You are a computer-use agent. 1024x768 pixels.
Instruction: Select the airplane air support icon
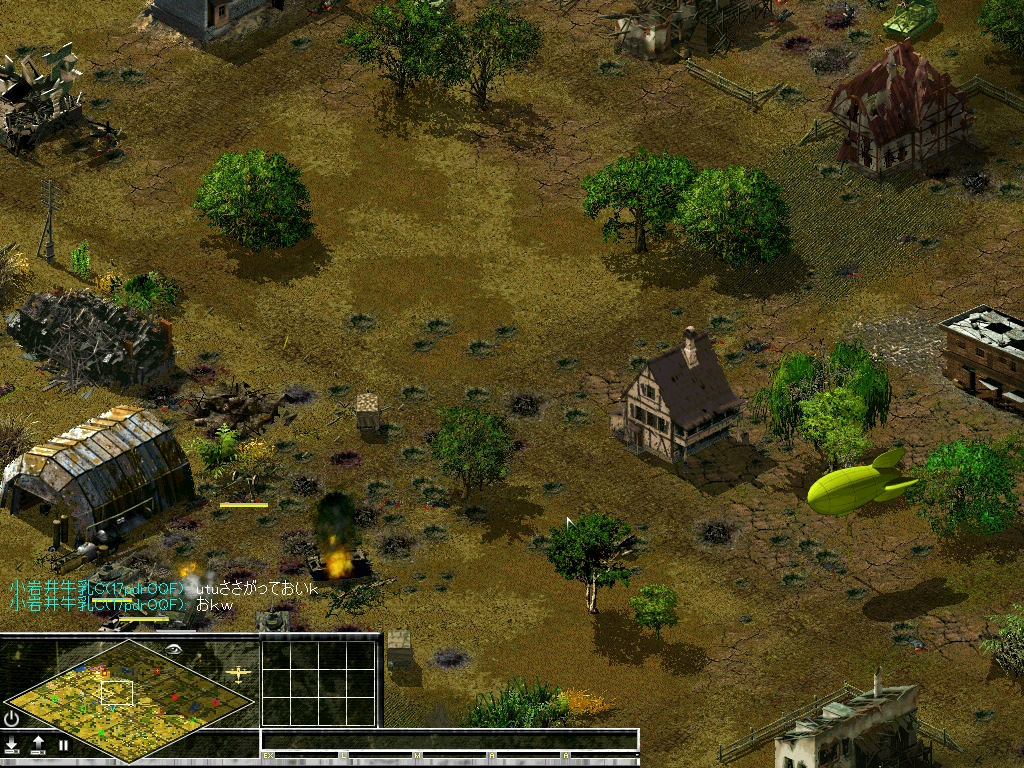239,673
